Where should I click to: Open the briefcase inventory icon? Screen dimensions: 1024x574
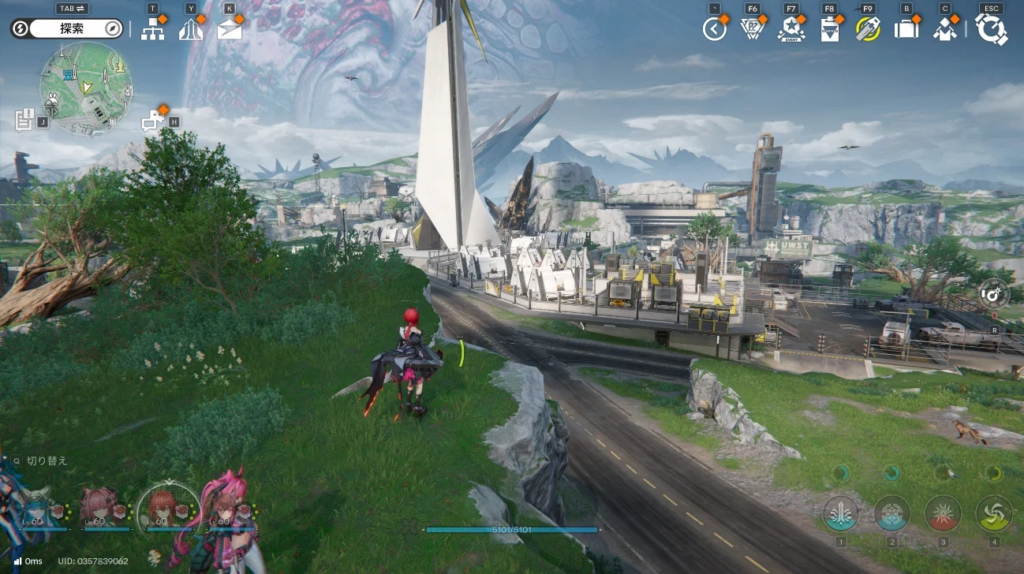(906, 29)
